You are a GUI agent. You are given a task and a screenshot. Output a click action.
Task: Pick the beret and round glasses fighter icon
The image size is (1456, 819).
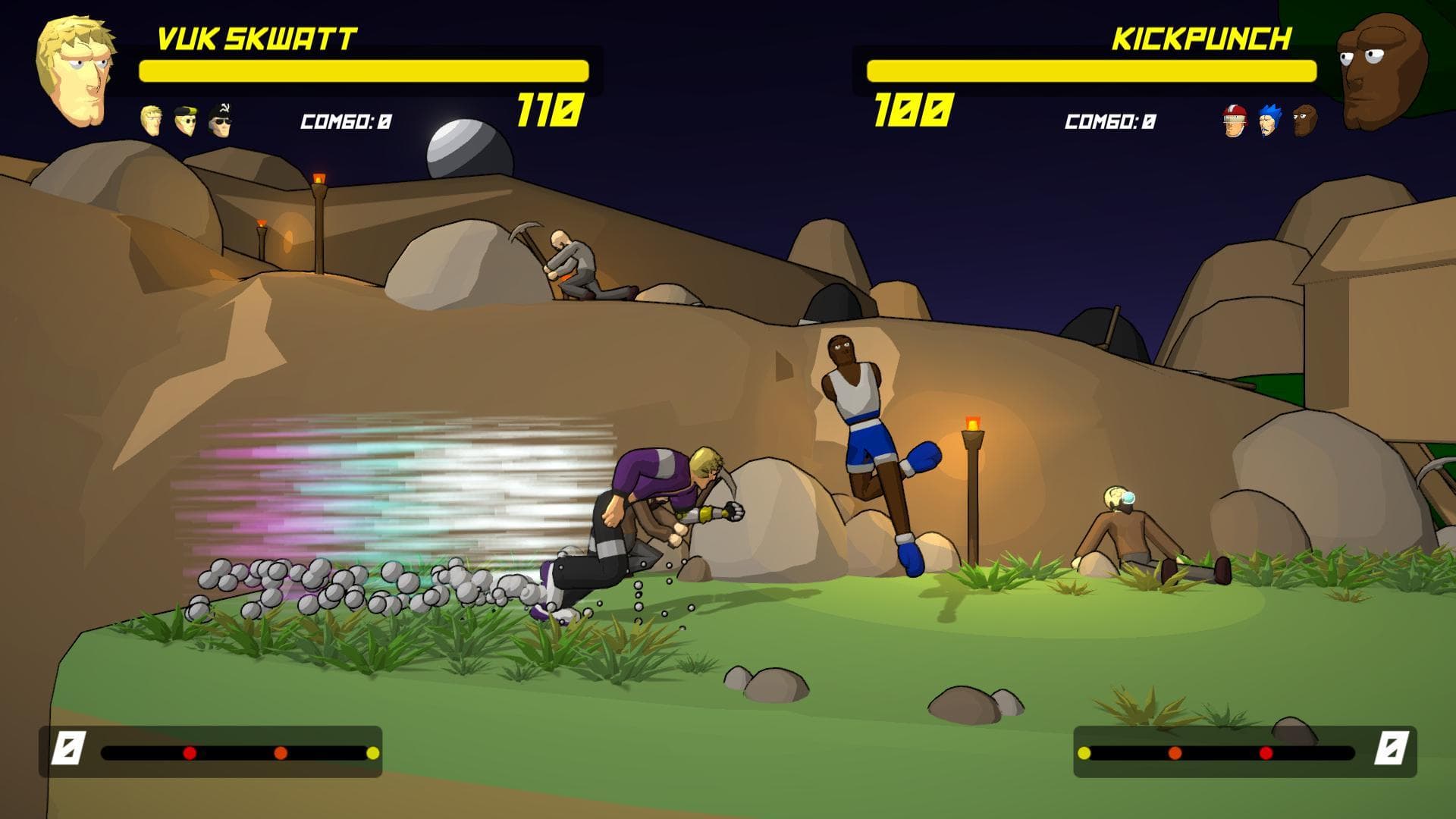(x=186, y=120)
